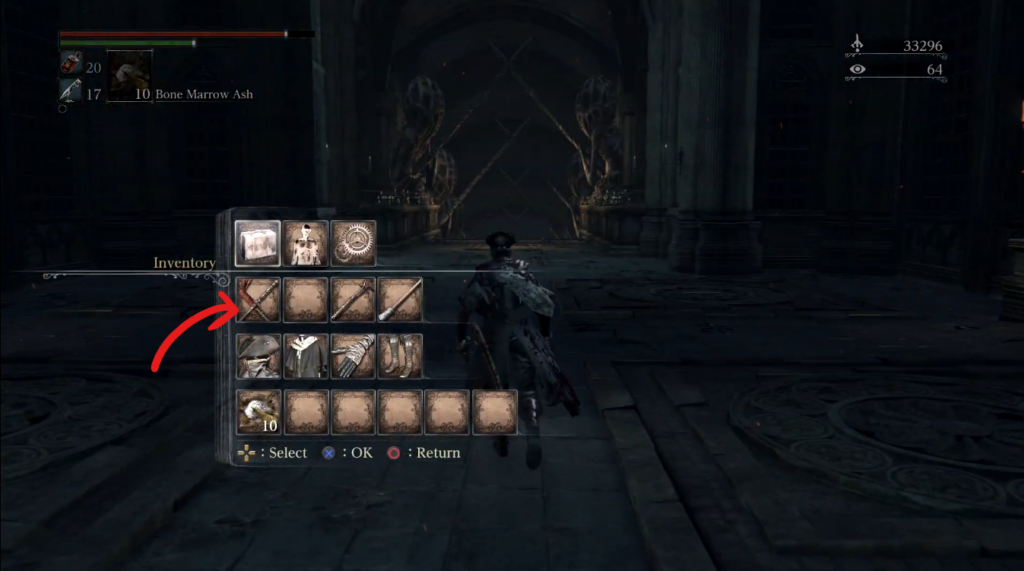This screenshot has width=1024, height=571.
Task: Choose the white-tipped torch weapon slot
Action: (x=400, y=299)
